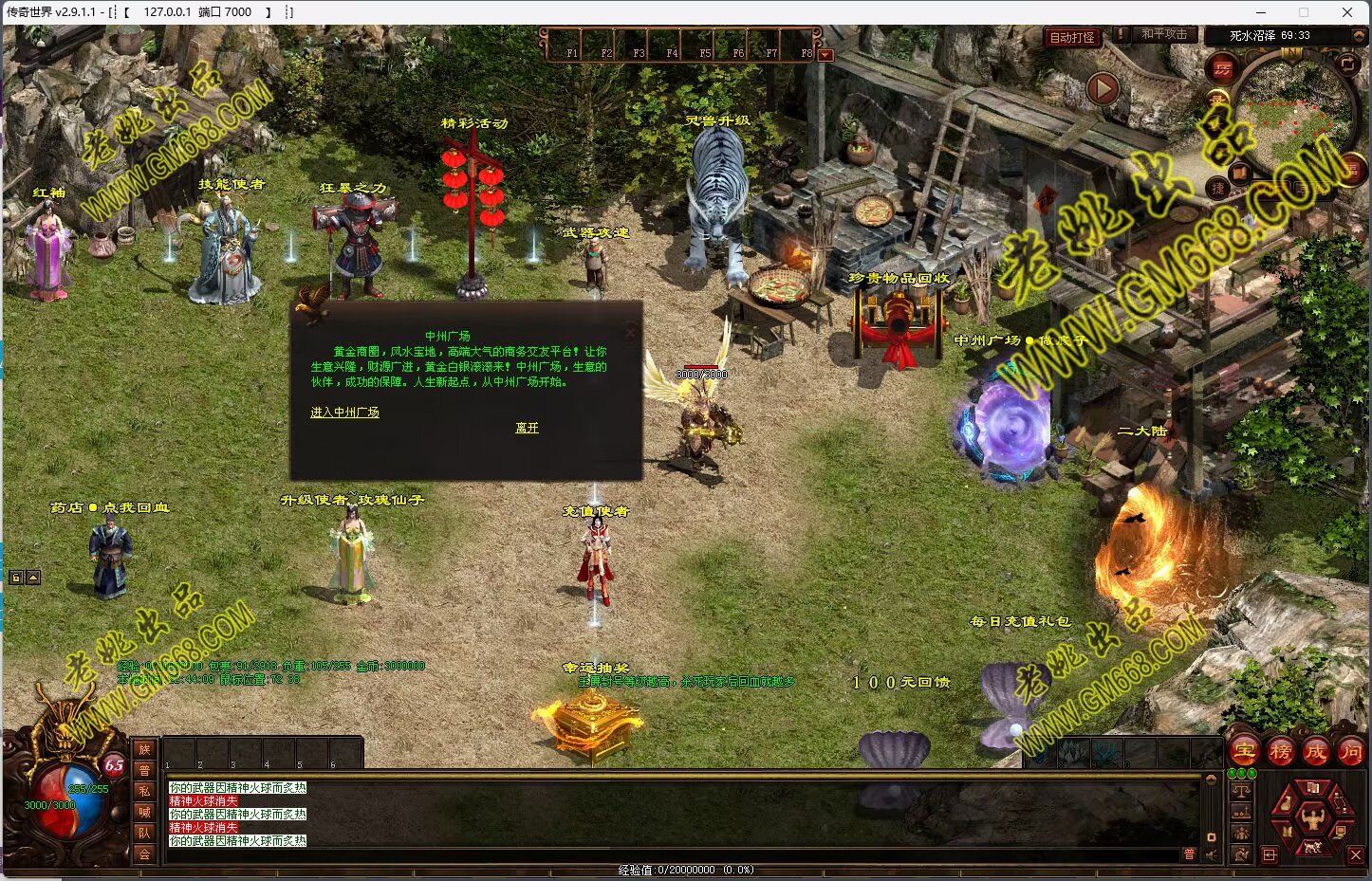Click the red 历 calendar button

pyautogui.click(x=1222, y=68)
